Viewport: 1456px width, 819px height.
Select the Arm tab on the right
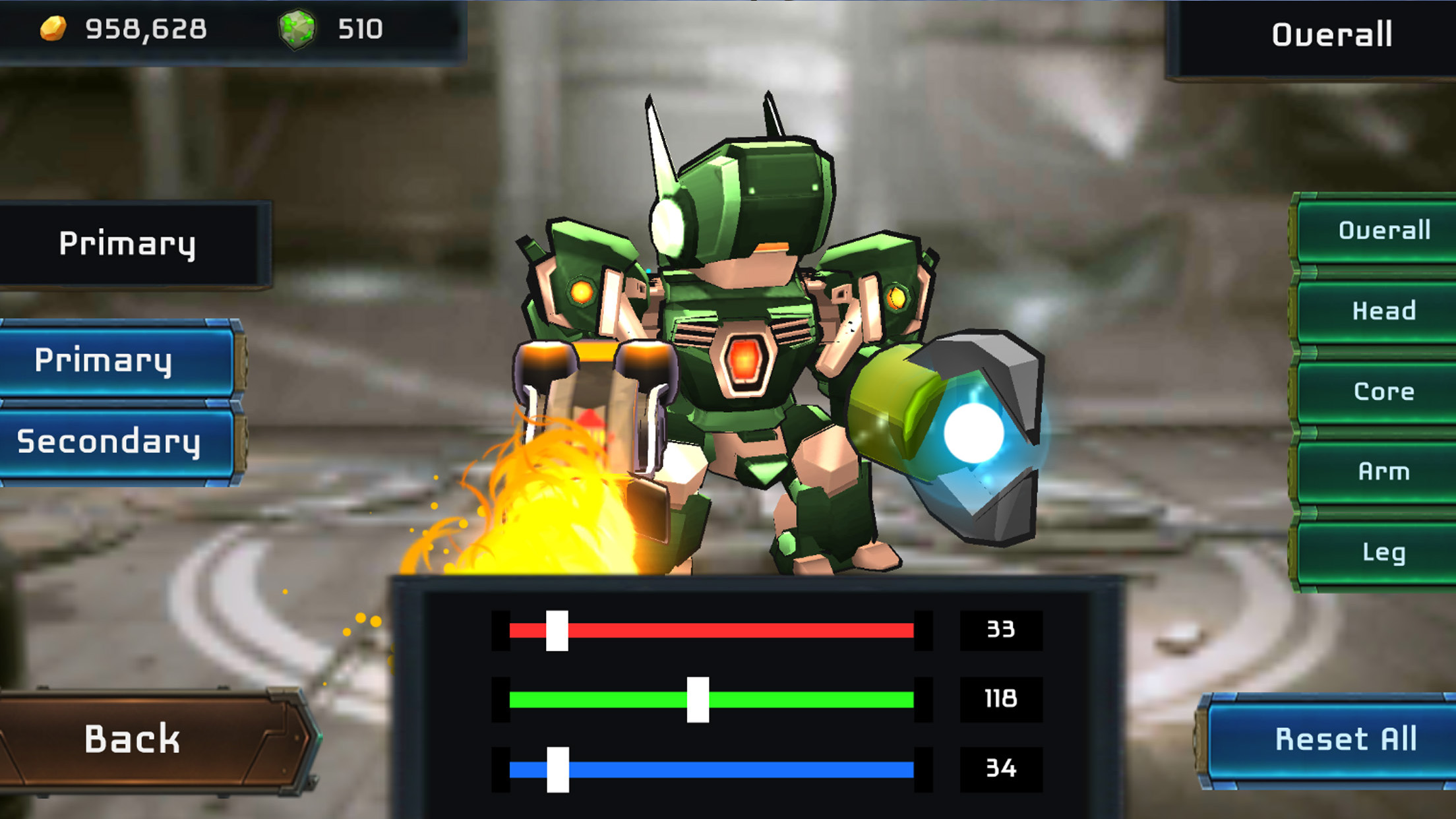tap(1383, 472)
